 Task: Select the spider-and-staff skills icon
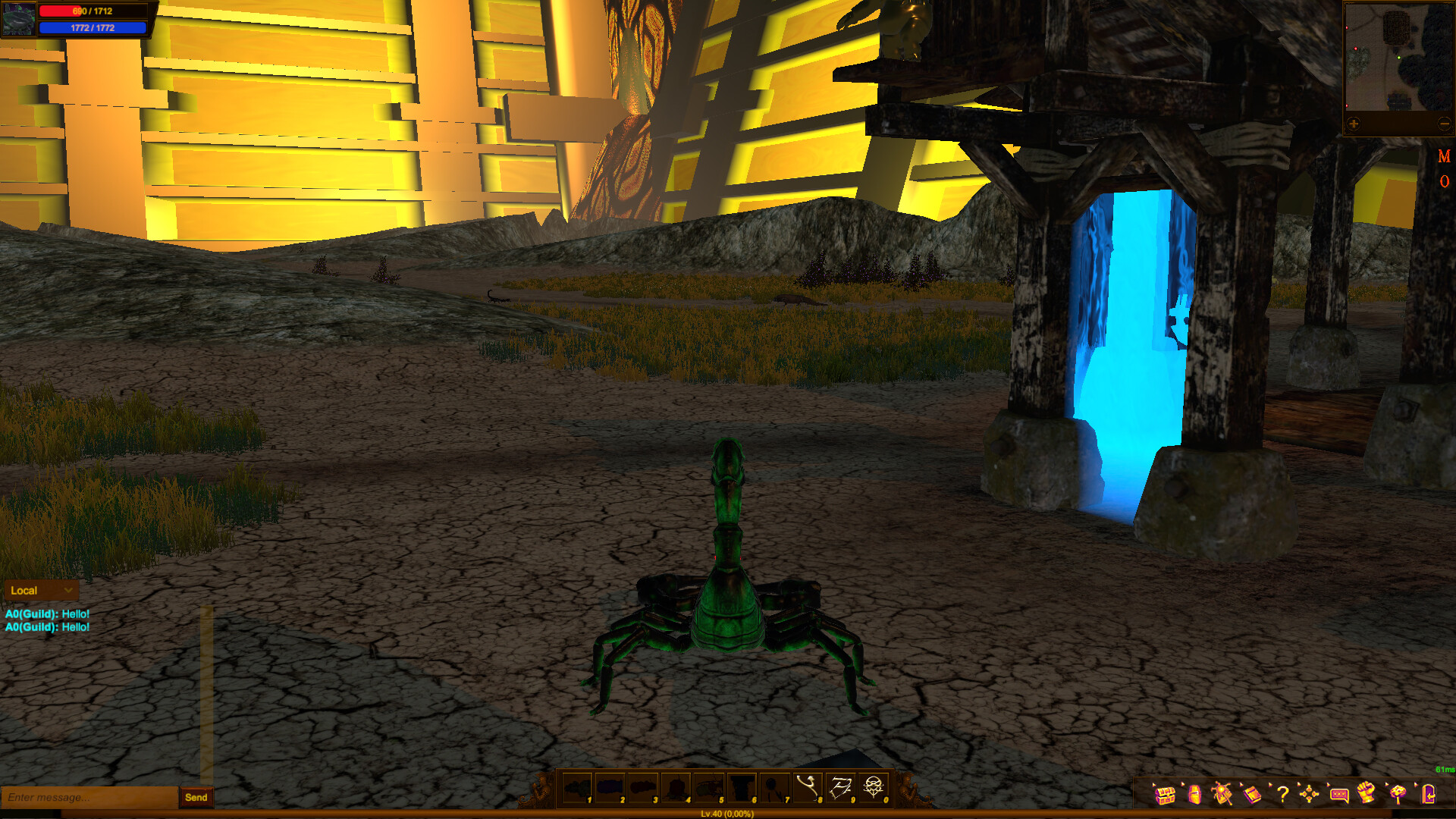(x=1222, y=795)
